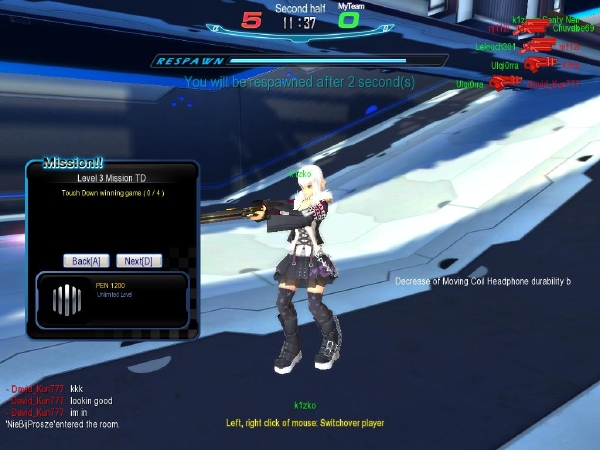Click the Back[A] button in the Mission panel
600x450 pixels.
click(x=86, y=261)
